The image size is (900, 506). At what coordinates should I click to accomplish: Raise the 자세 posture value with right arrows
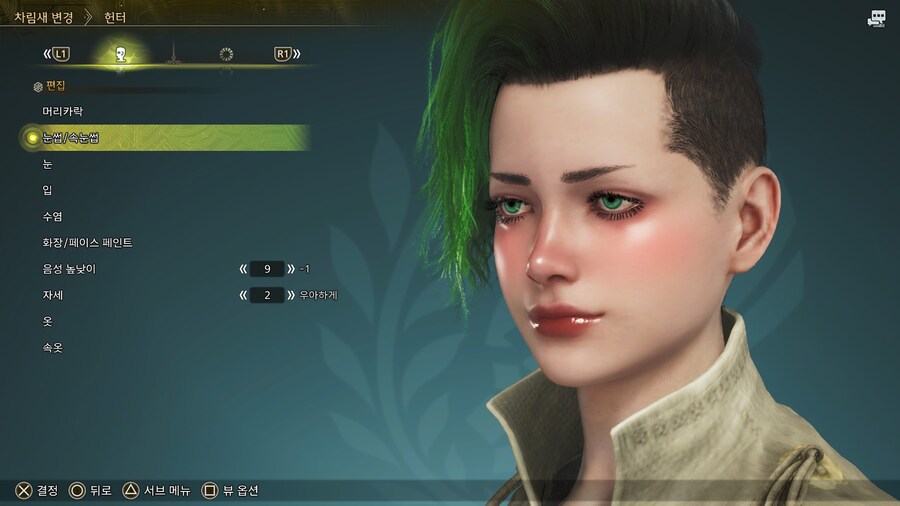[290, 295]
